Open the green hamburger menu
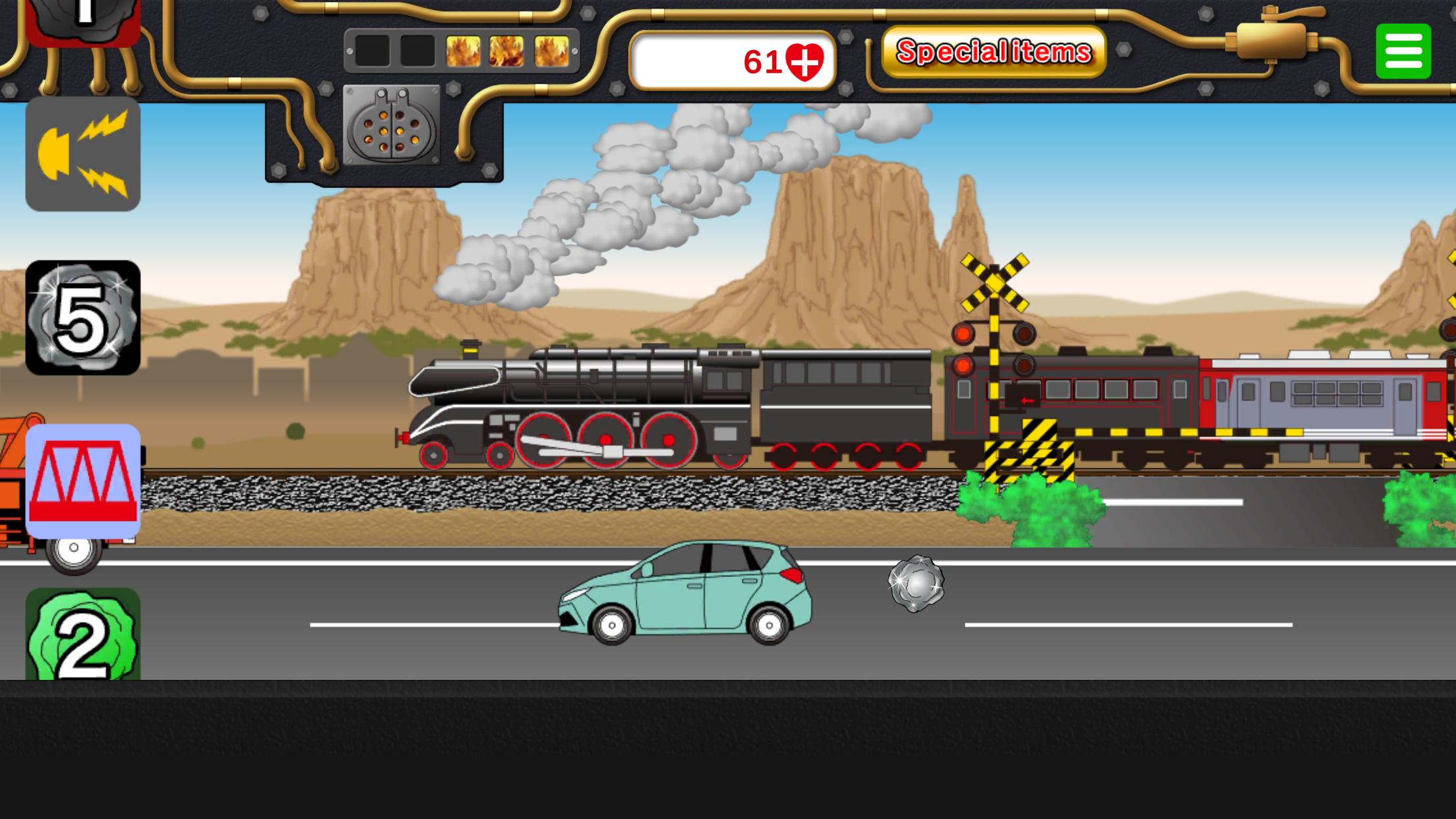The height and width of the screenshot is (819, 1456). (1403, 51)
